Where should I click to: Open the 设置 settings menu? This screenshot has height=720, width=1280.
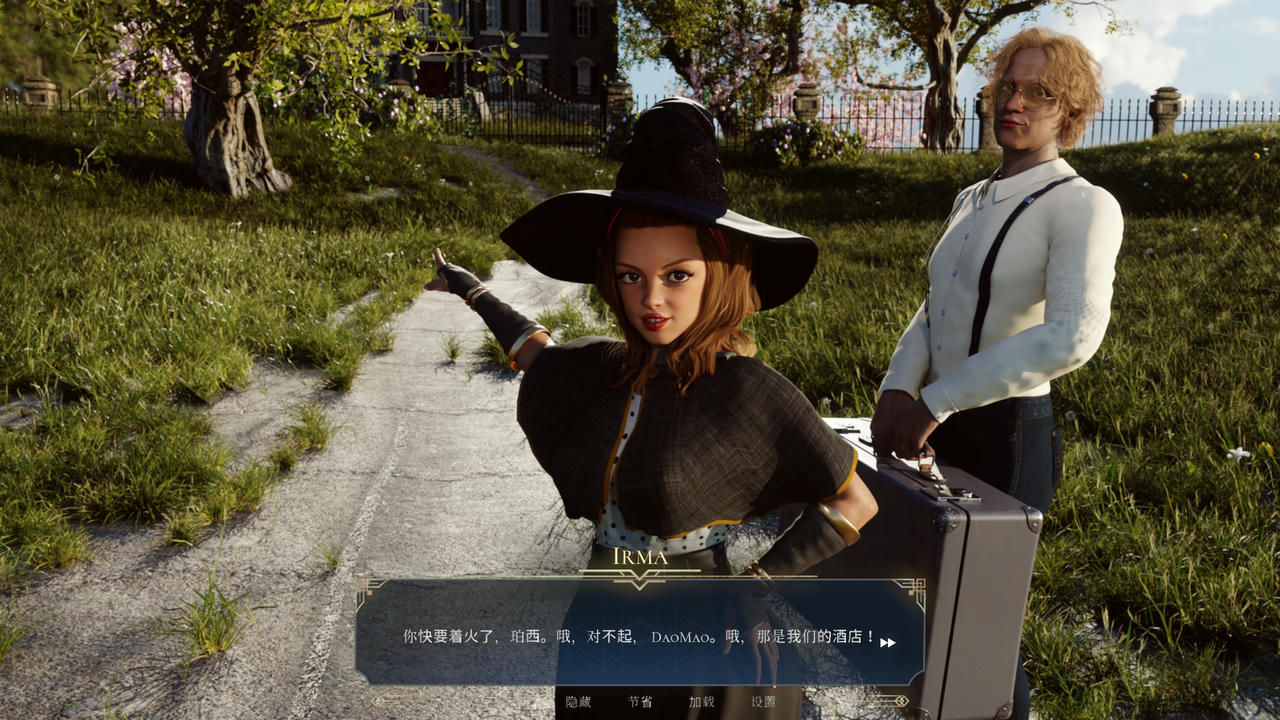coord(764,702)
